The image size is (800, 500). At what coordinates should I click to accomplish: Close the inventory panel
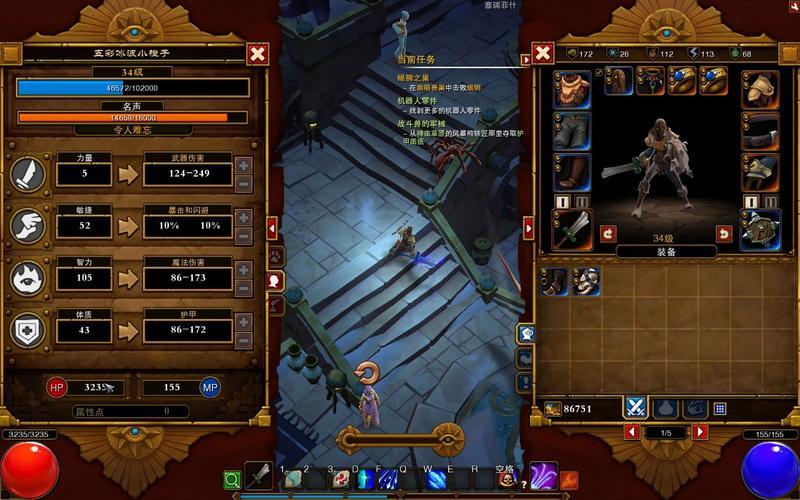pyautogui.click(x=542, y=54)
